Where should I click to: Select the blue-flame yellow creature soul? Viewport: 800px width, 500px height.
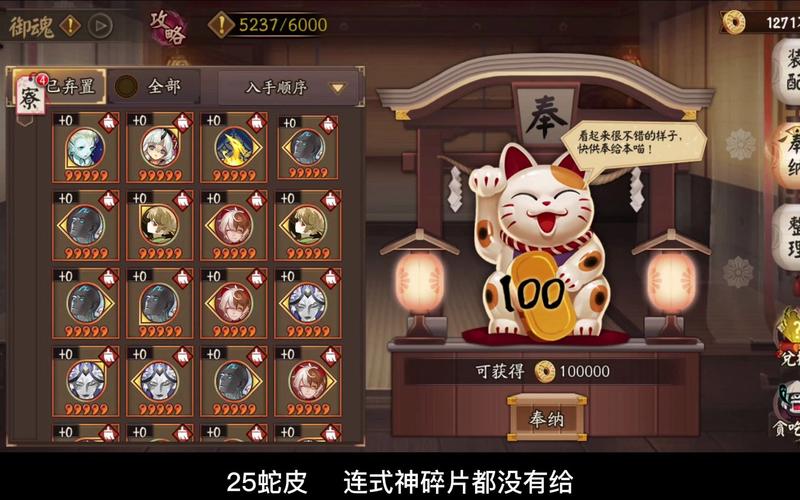click(233, 147)
